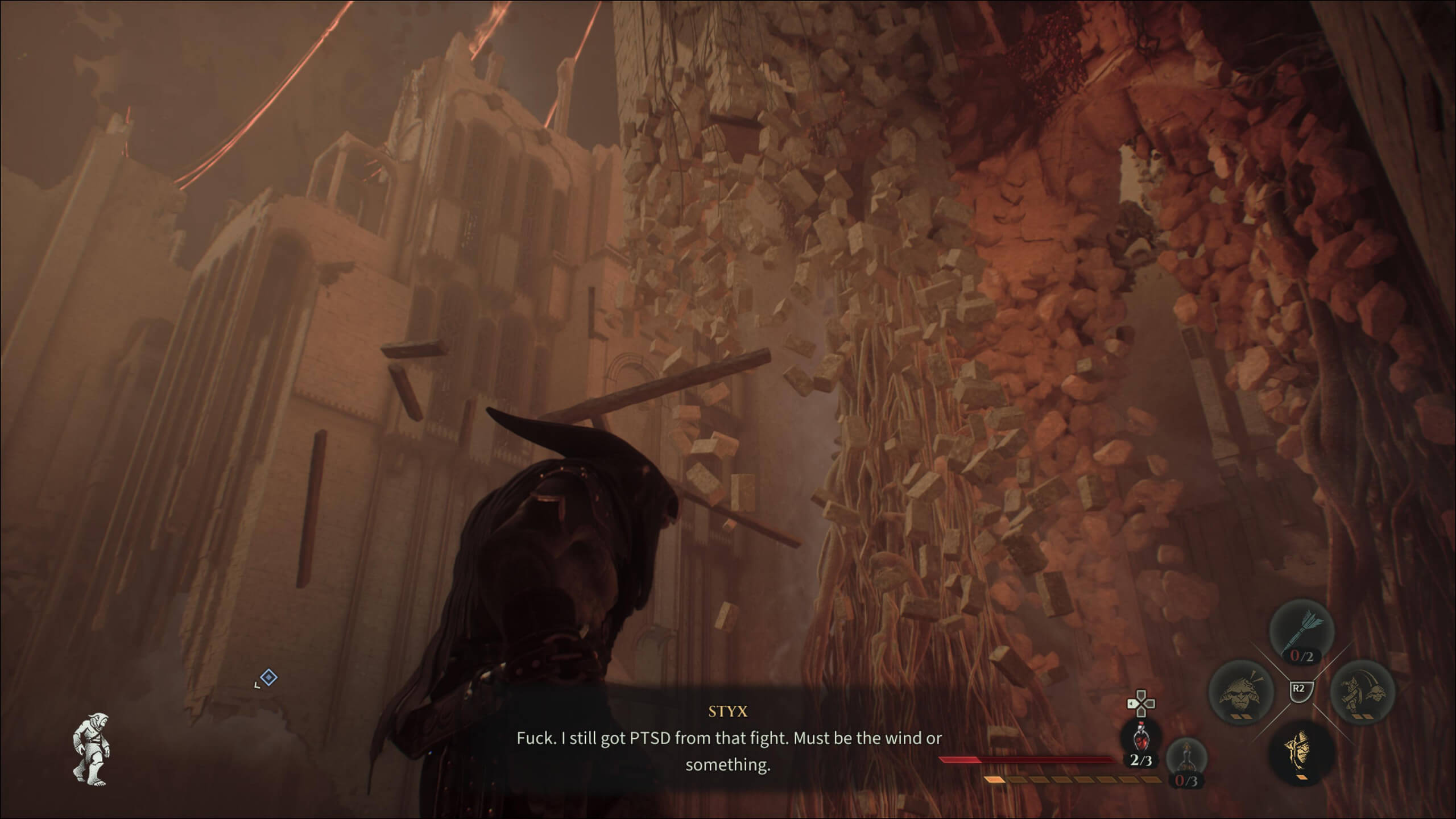Click the subtitle dialogue text box

[x=728, y=751]
